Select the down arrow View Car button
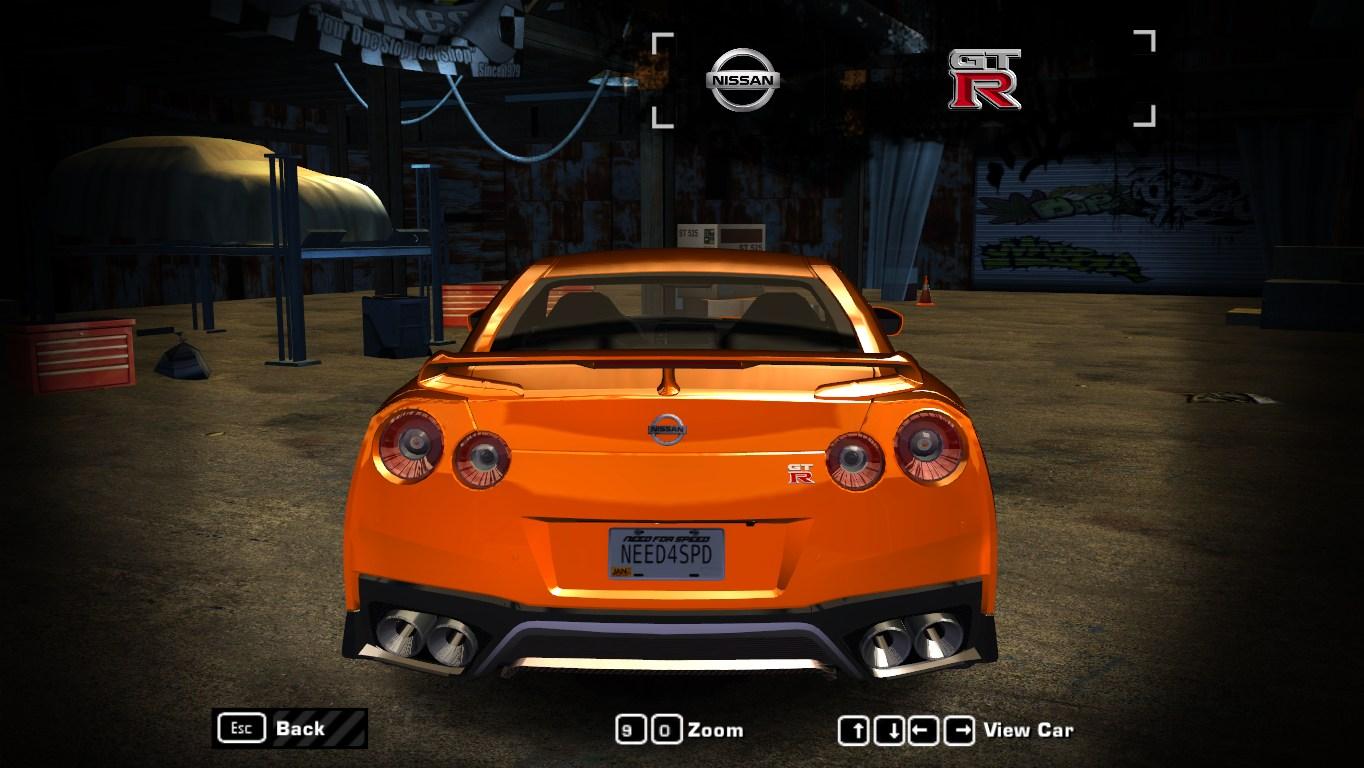The height and width of the screenshot is (768, 1364). (889, 731)
